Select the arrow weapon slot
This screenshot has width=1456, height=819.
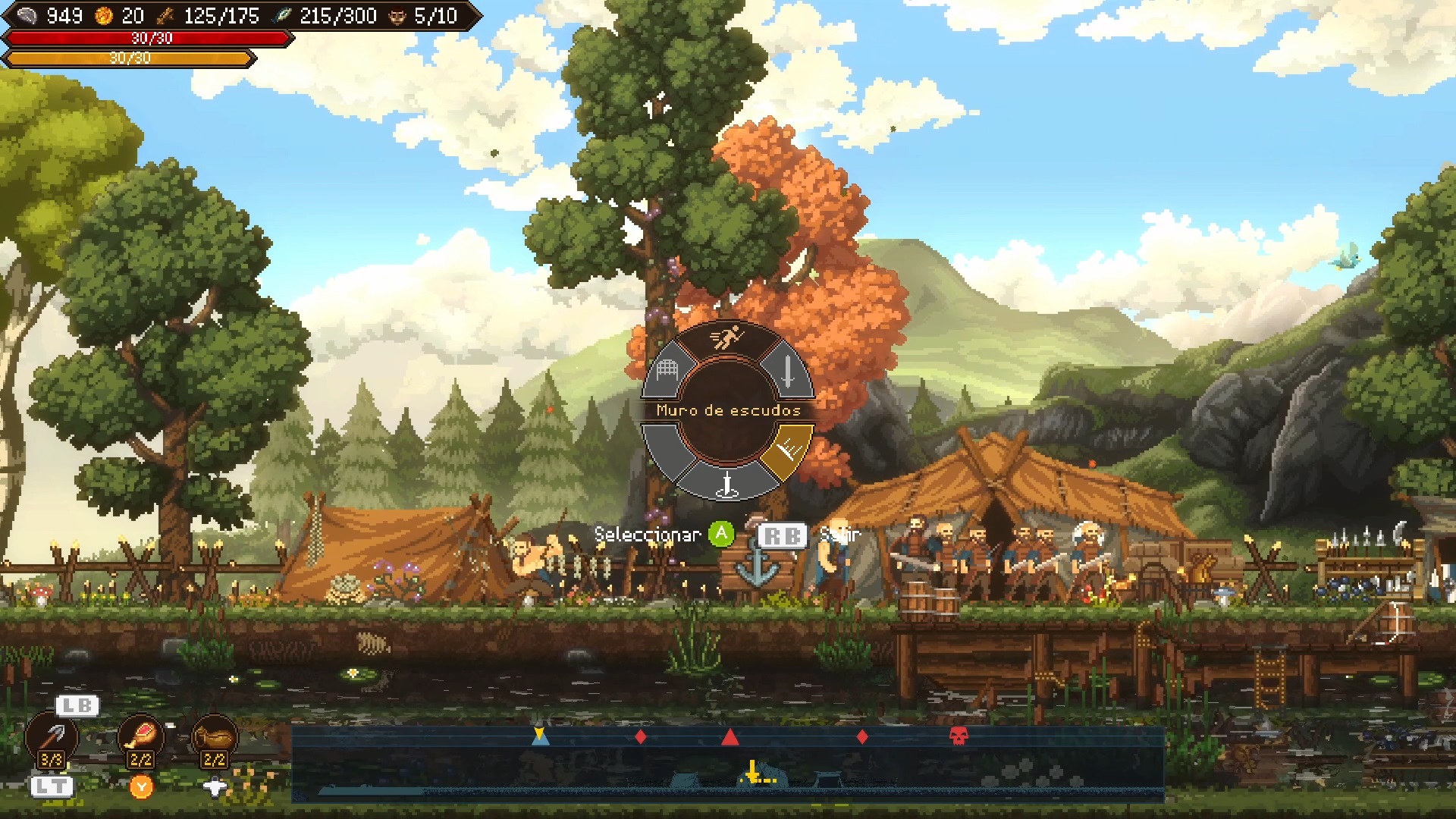(52, 736)
